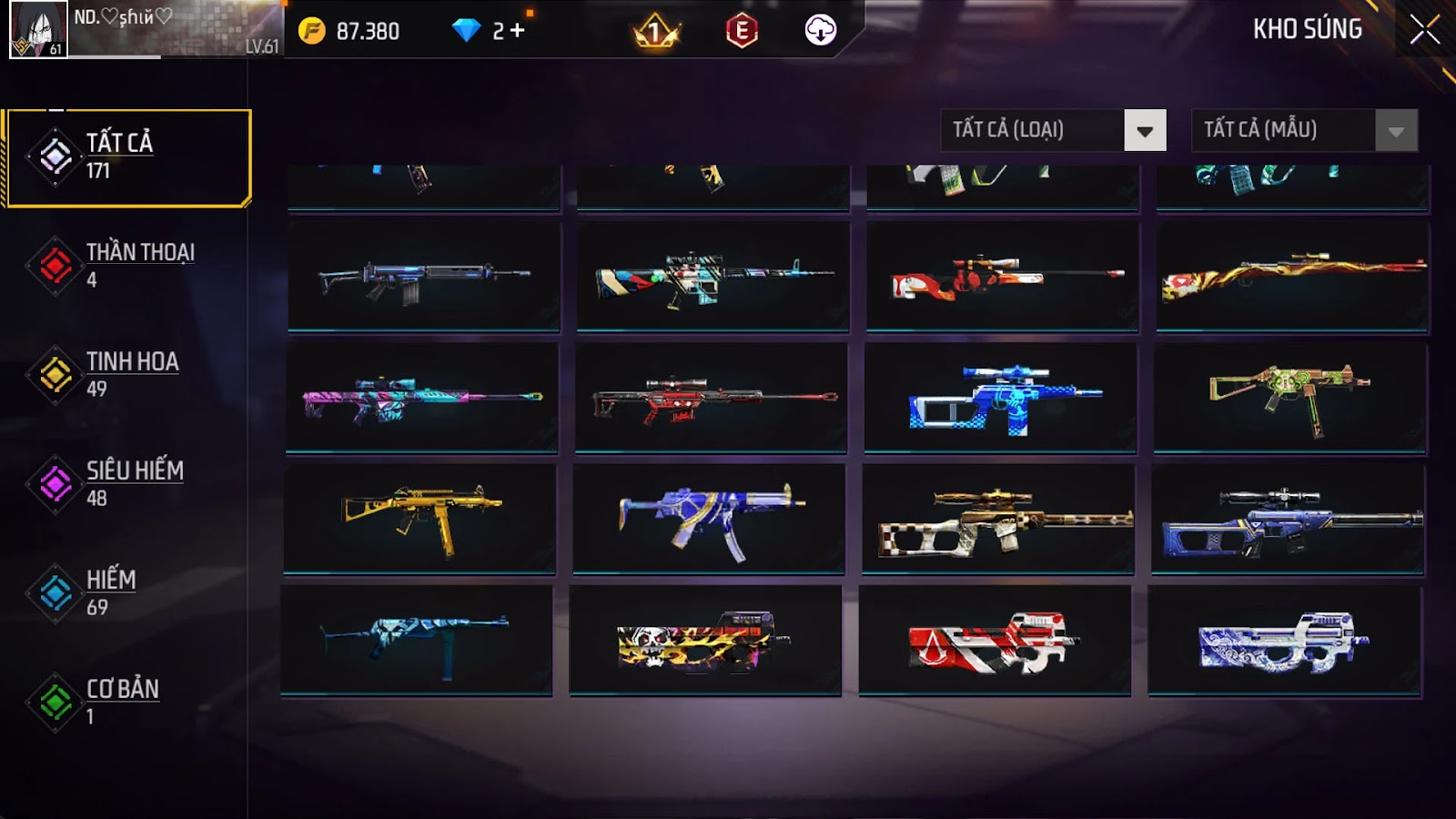This screenshot has height=819, width=1456.
Task: Open the cloud download icon
Action: pyautogui.click(x=820, y=31)
